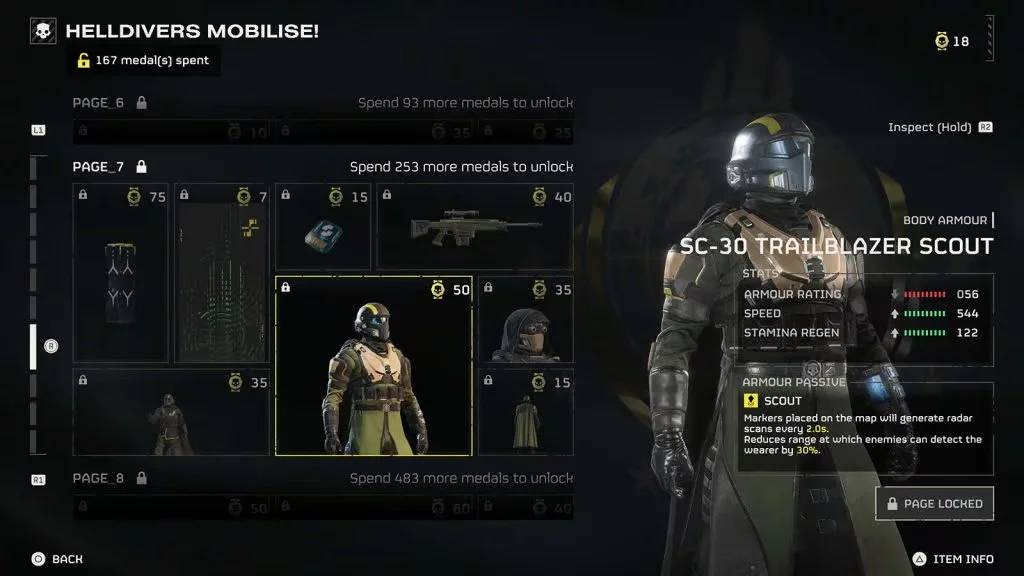This screenshot has height=576, width=1024.
Task: Select the SC-30 Trailblazer Scout armour tile
Action: tap(373, 366)
